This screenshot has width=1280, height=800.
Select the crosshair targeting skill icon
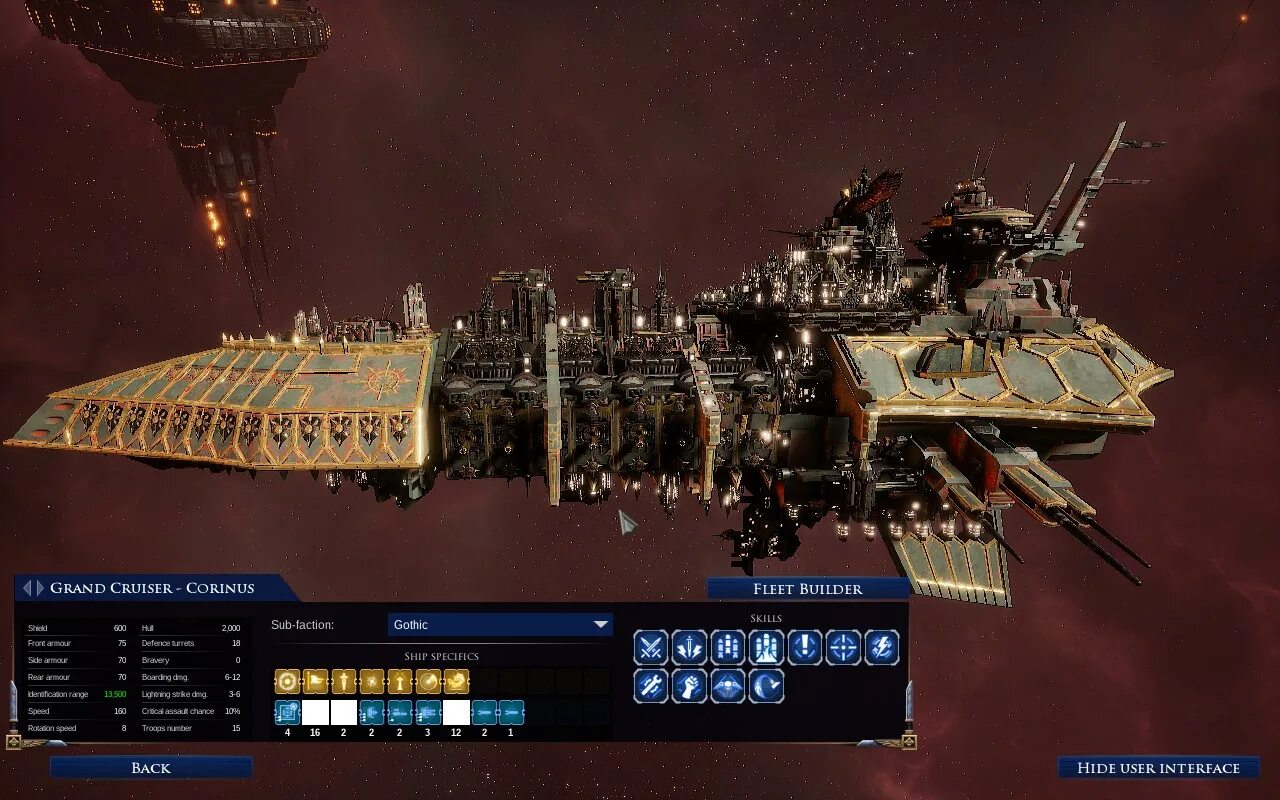tap(843, 648)
